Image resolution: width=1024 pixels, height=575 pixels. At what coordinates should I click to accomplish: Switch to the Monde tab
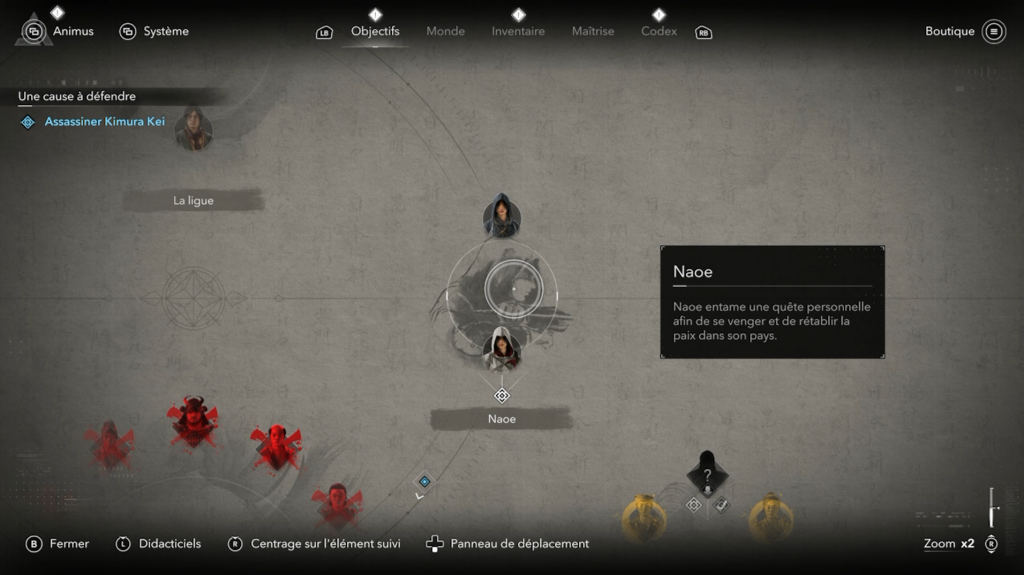tap(445, 31)
